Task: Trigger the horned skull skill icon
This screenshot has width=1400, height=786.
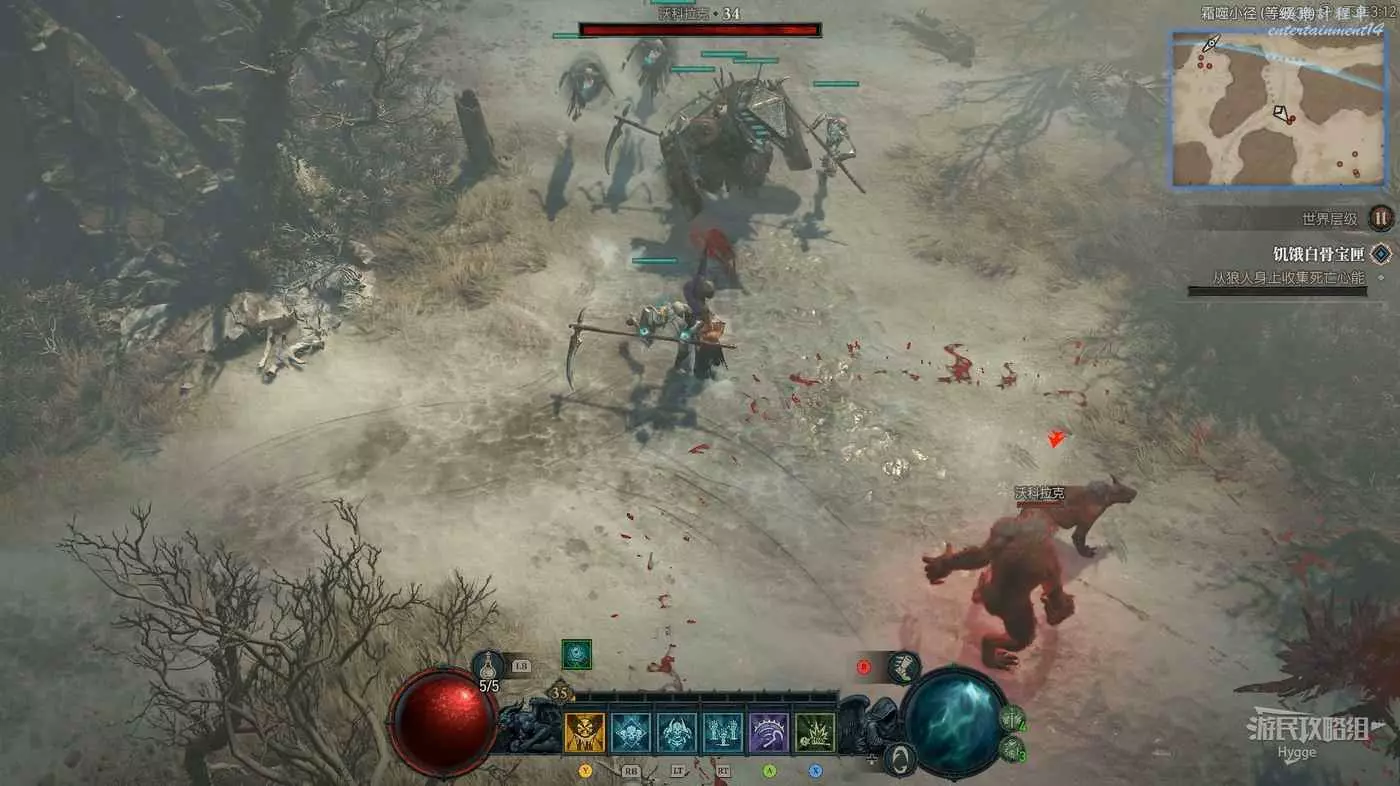Action: point(677,733)
